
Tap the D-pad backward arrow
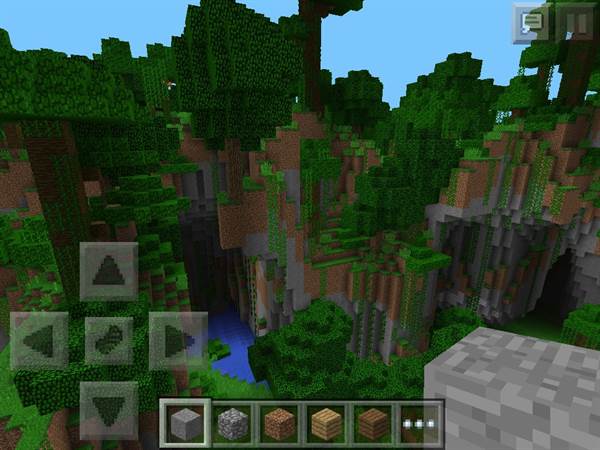[108, 408]
